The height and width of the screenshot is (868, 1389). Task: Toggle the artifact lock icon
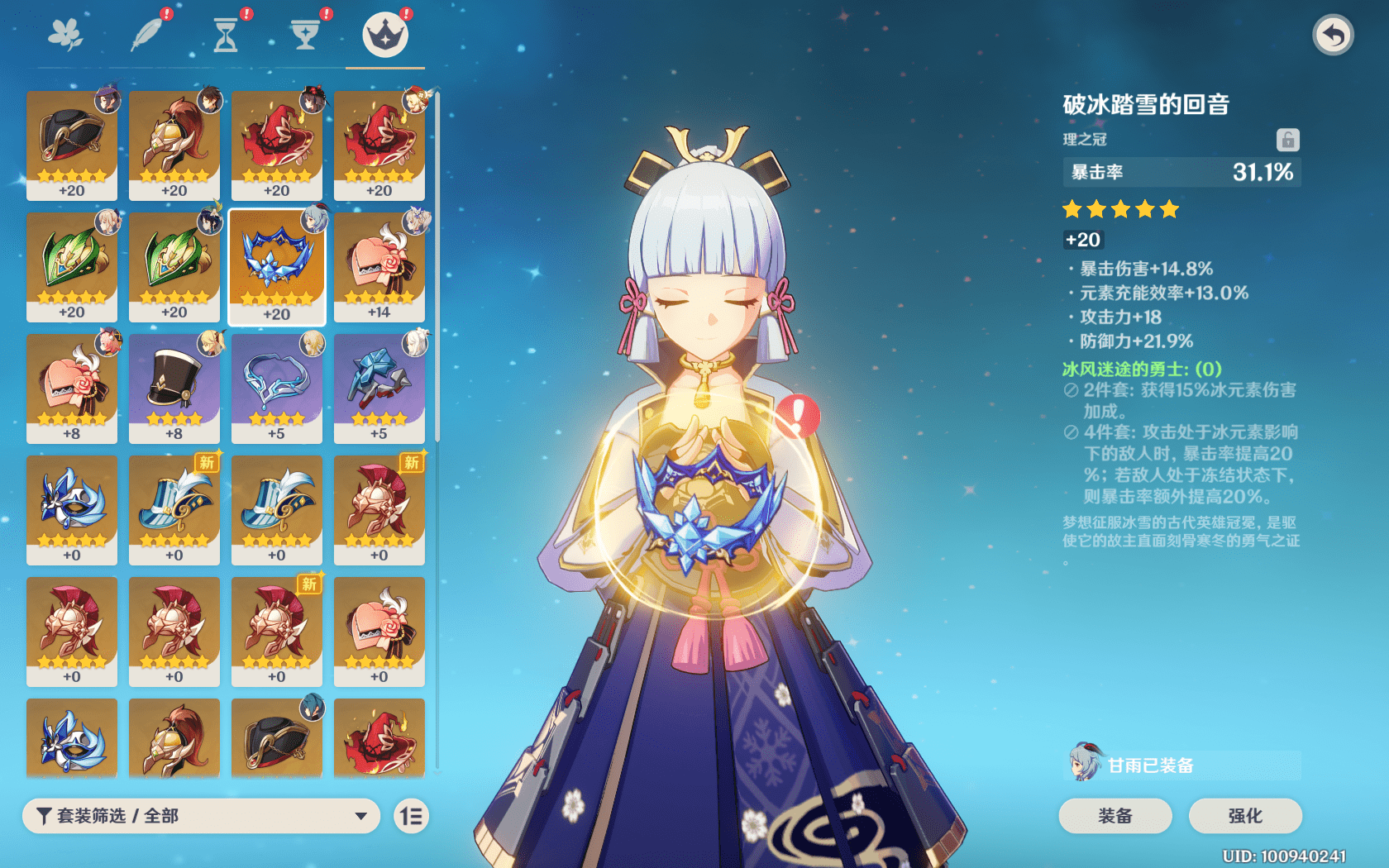pos(1287,140)
